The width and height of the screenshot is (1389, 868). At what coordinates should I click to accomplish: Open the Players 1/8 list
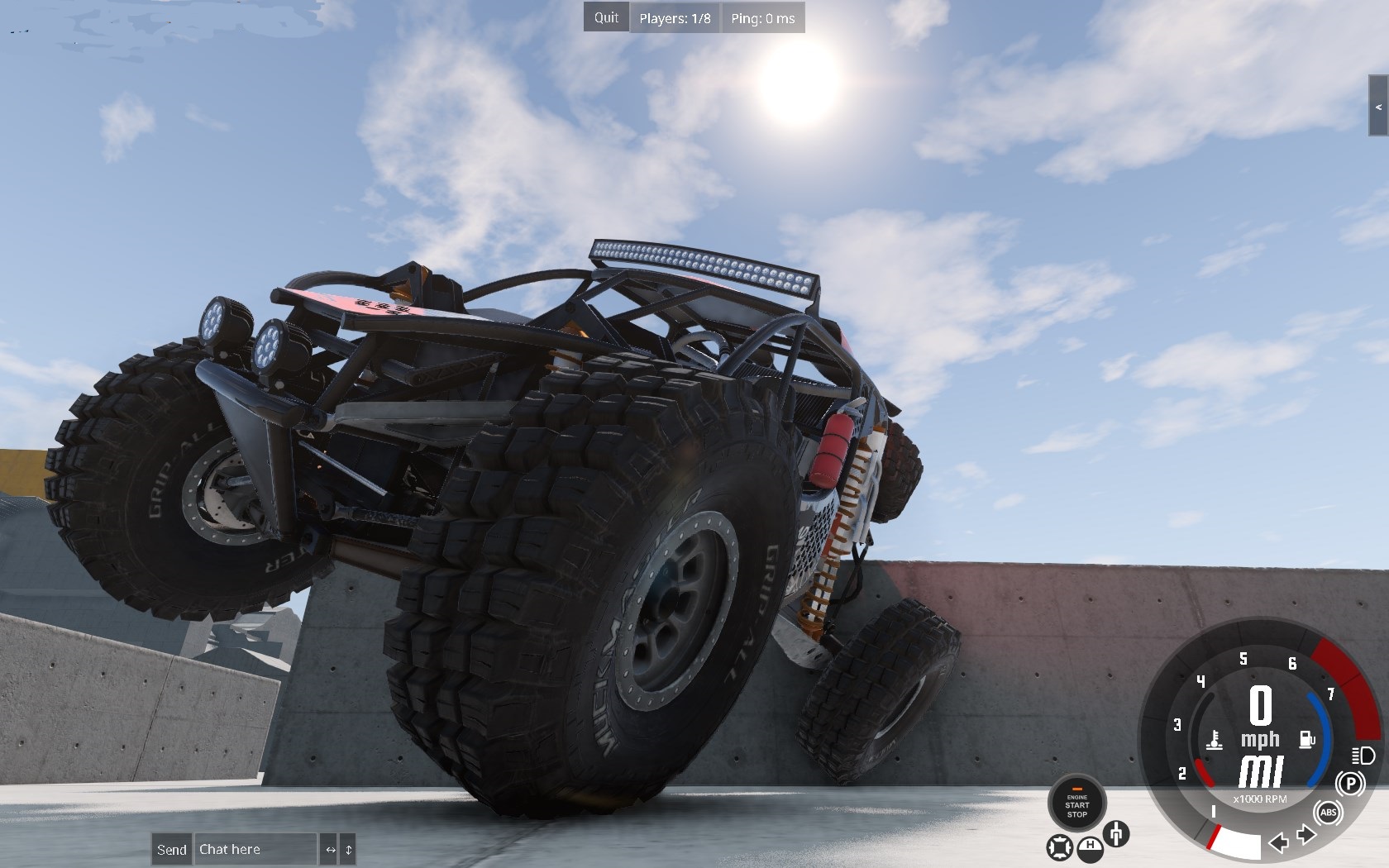point(675,17)
